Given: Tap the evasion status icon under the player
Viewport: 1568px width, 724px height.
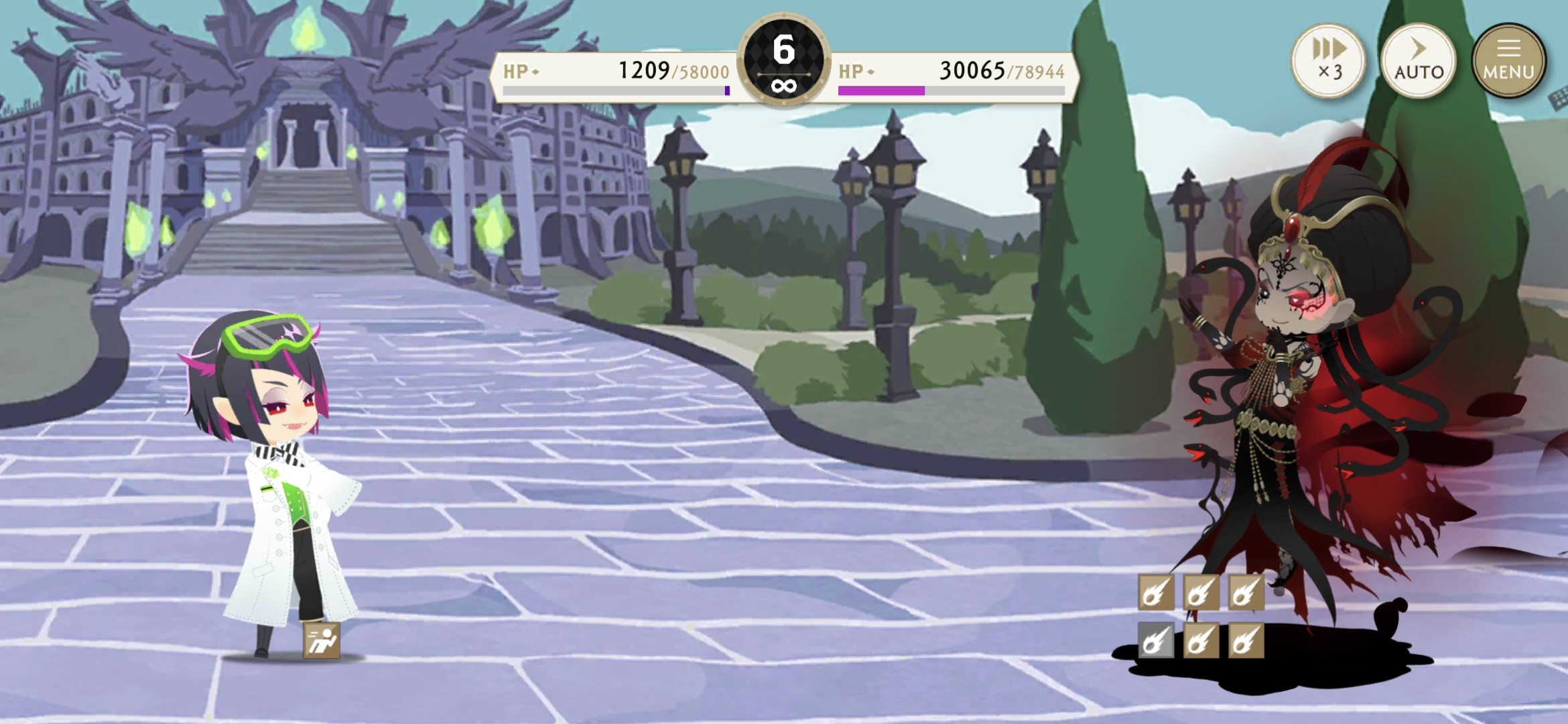Looking at the screenshot, I should point(322,640).
